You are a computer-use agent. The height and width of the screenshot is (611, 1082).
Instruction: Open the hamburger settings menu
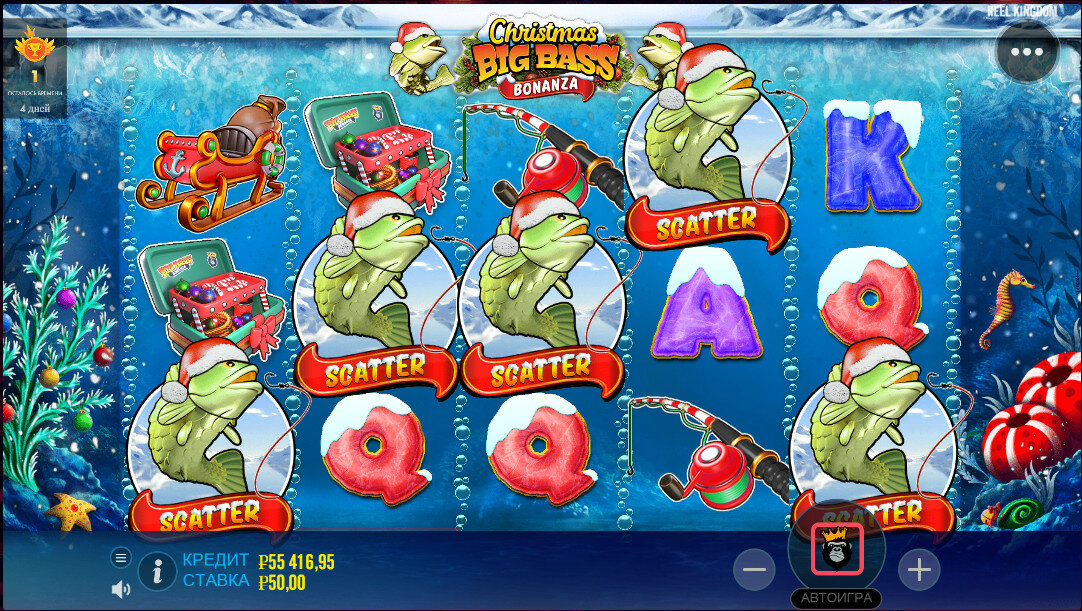tap(121, 557)
